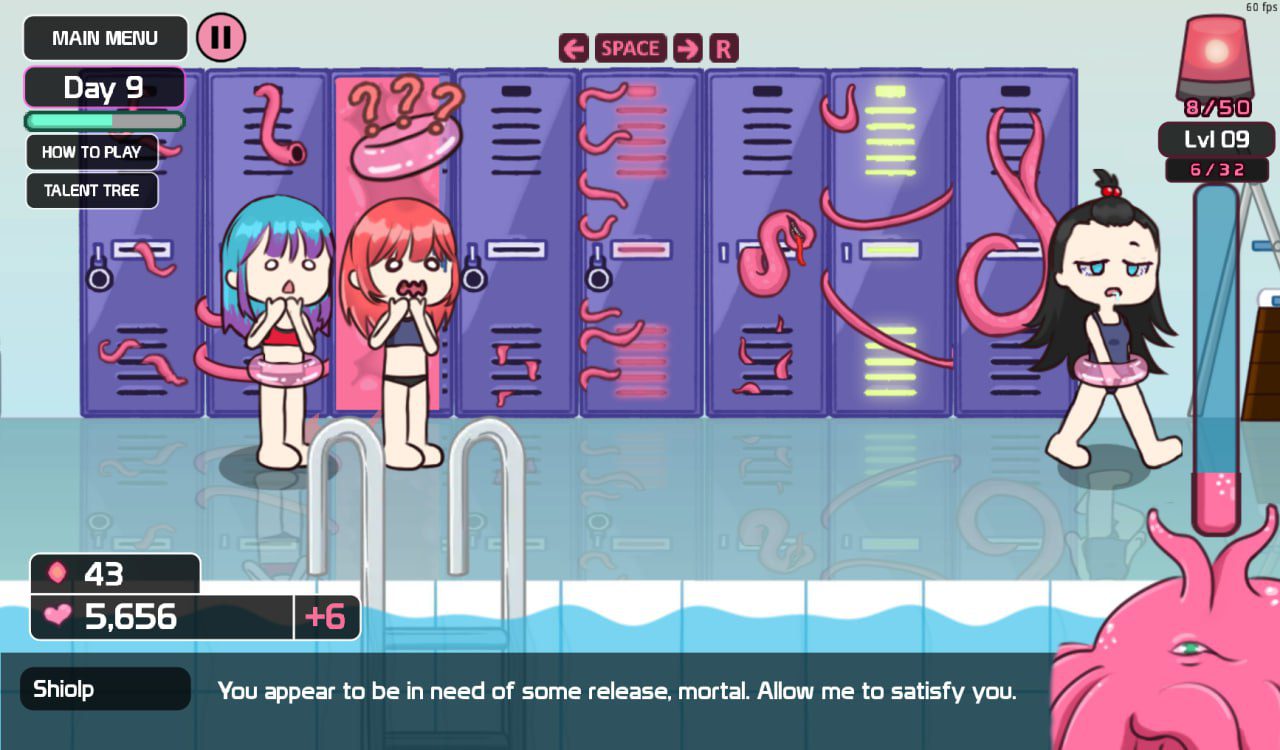Click the ??? slime atop the locker
This screenshot has width=1280, height=750.
(398, 145)
